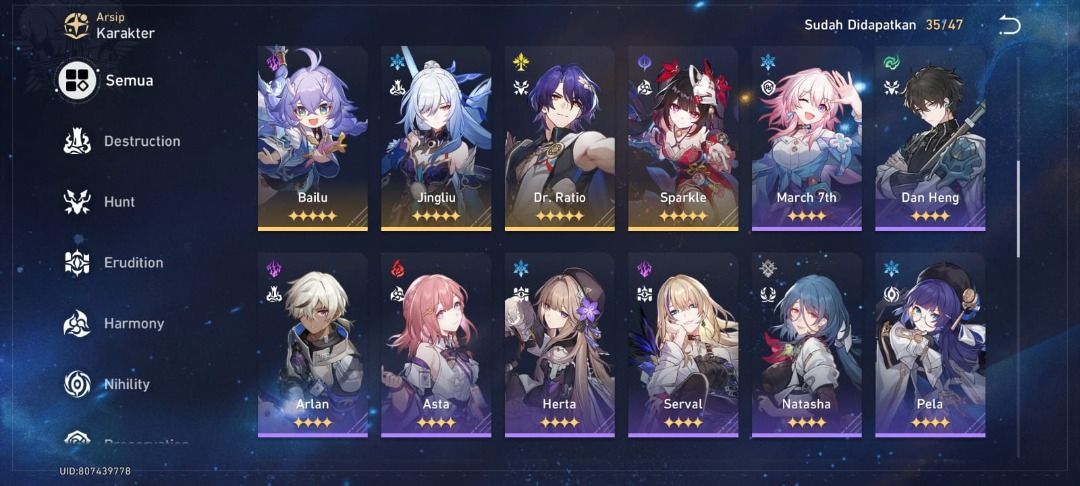View Dr. Ratio's character card

[x=559, y=138]
